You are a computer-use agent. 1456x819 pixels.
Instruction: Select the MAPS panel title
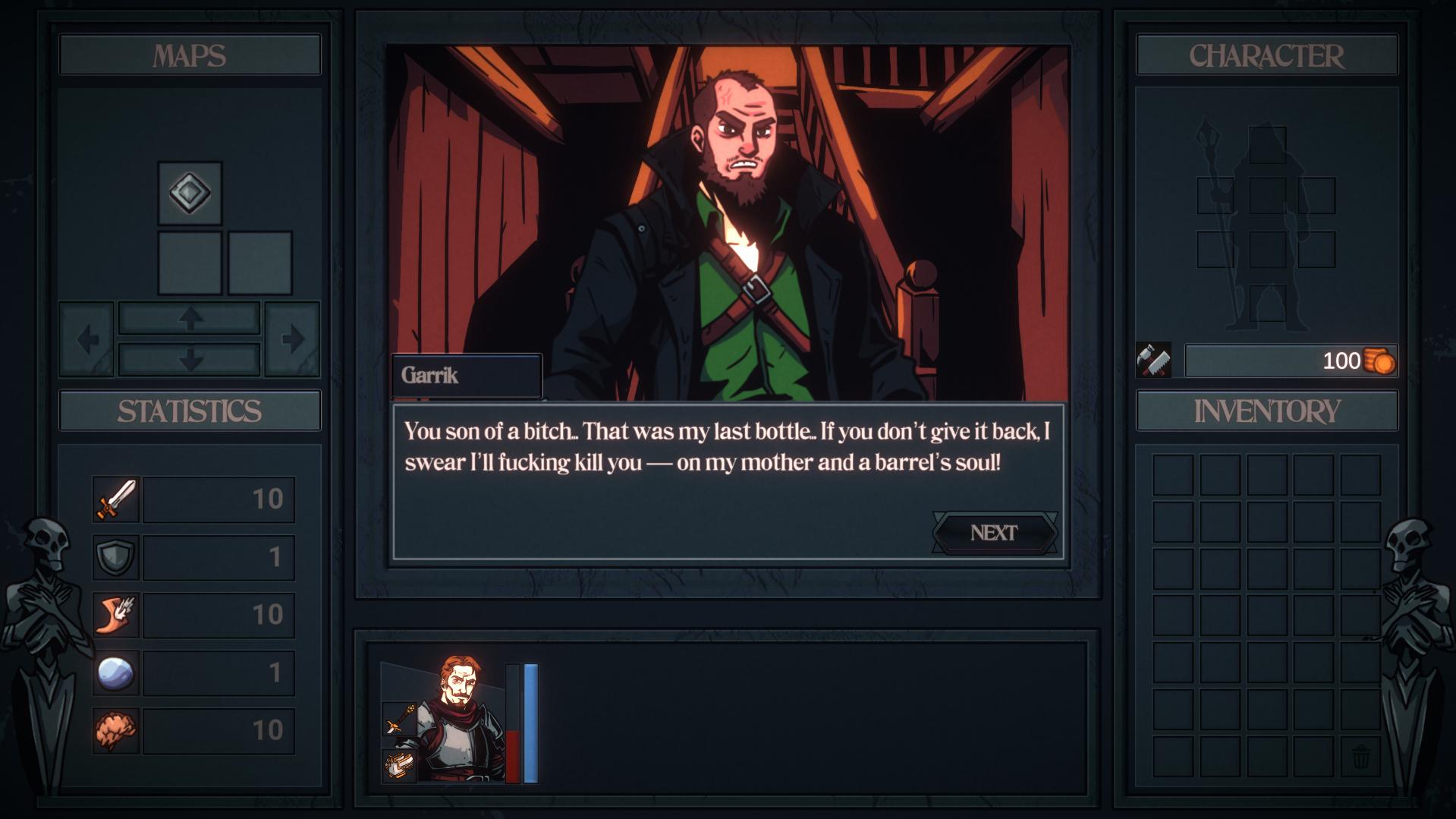coord(189,54)
